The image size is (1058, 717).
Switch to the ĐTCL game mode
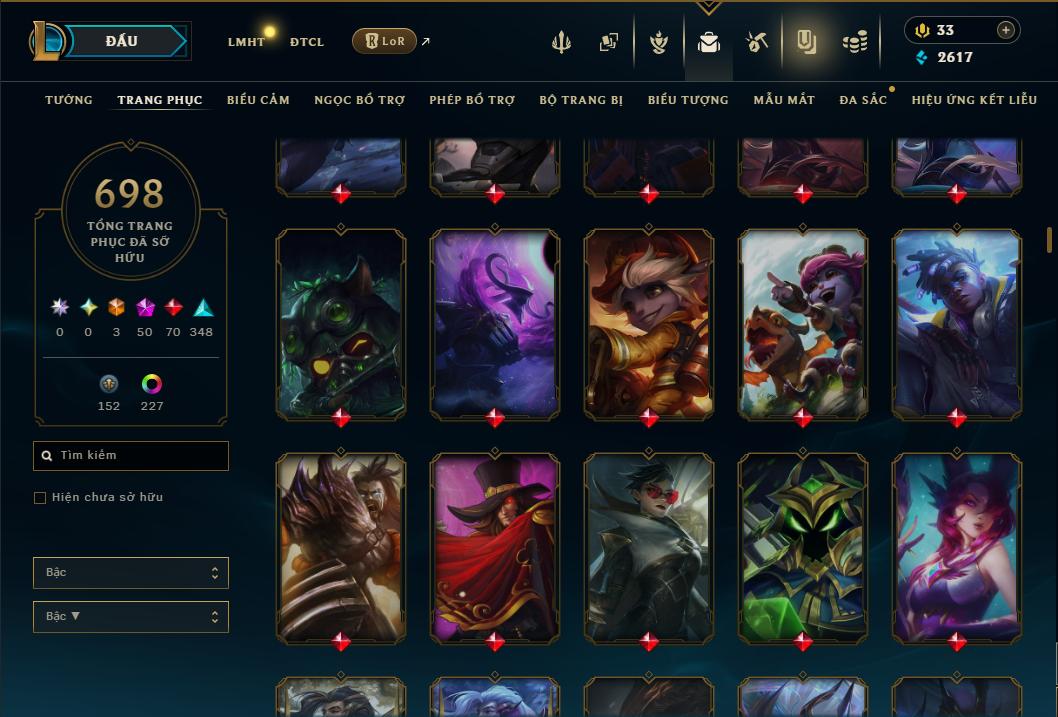[307, 42]
